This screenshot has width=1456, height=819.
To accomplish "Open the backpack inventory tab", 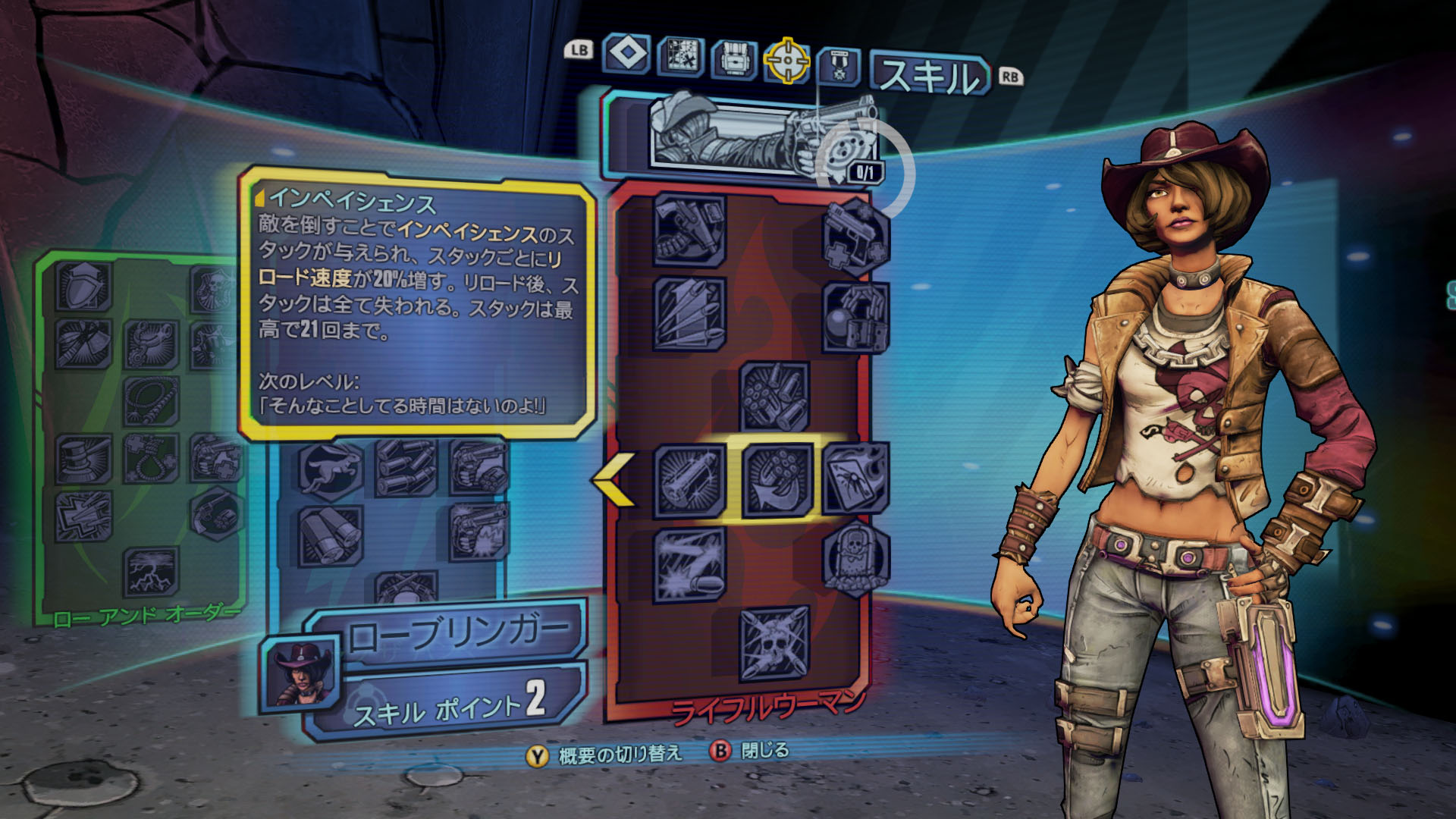I will click(733, 60).
